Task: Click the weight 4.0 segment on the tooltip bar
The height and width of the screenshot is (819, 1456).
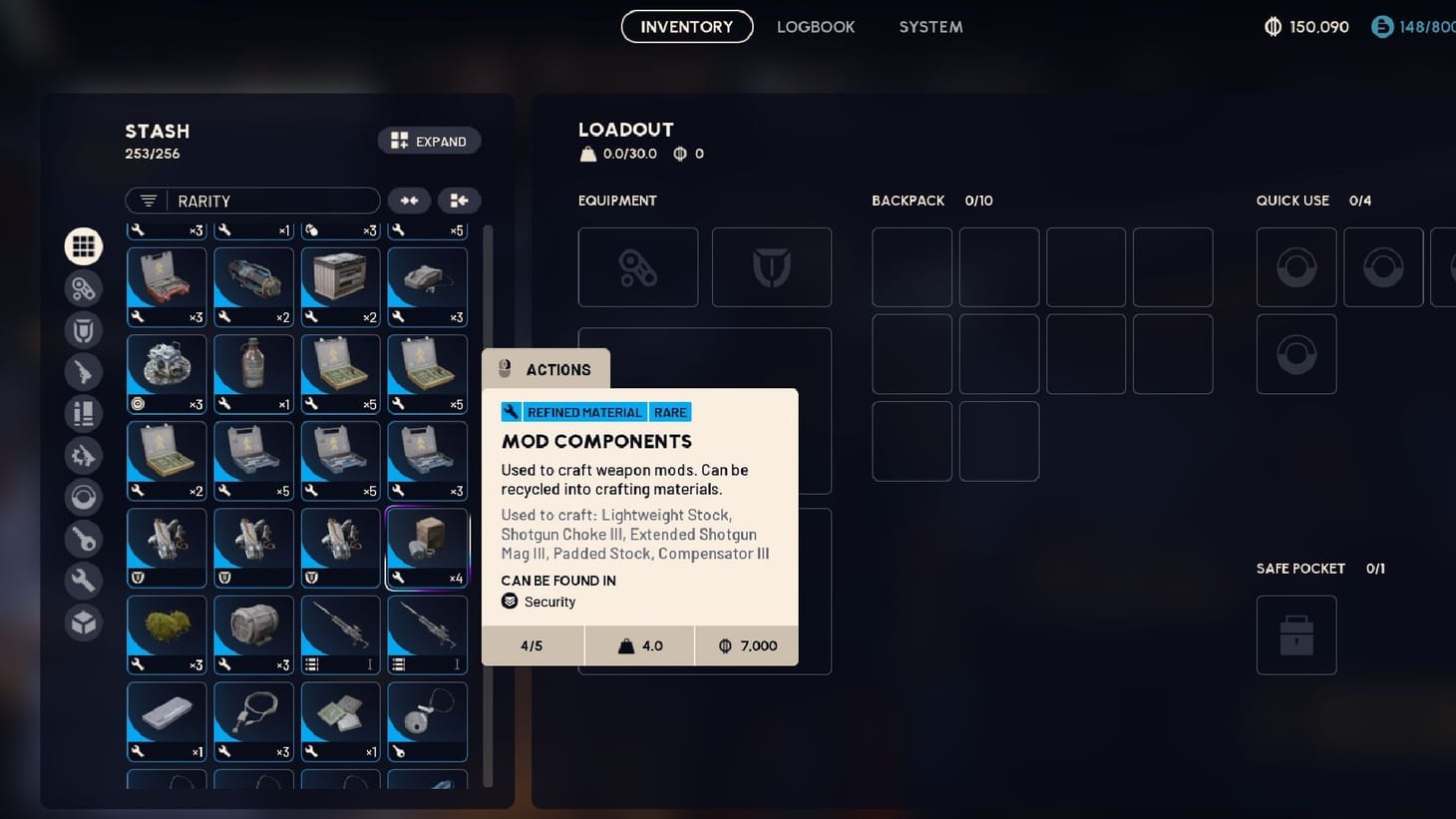Action: pos(639,645)
